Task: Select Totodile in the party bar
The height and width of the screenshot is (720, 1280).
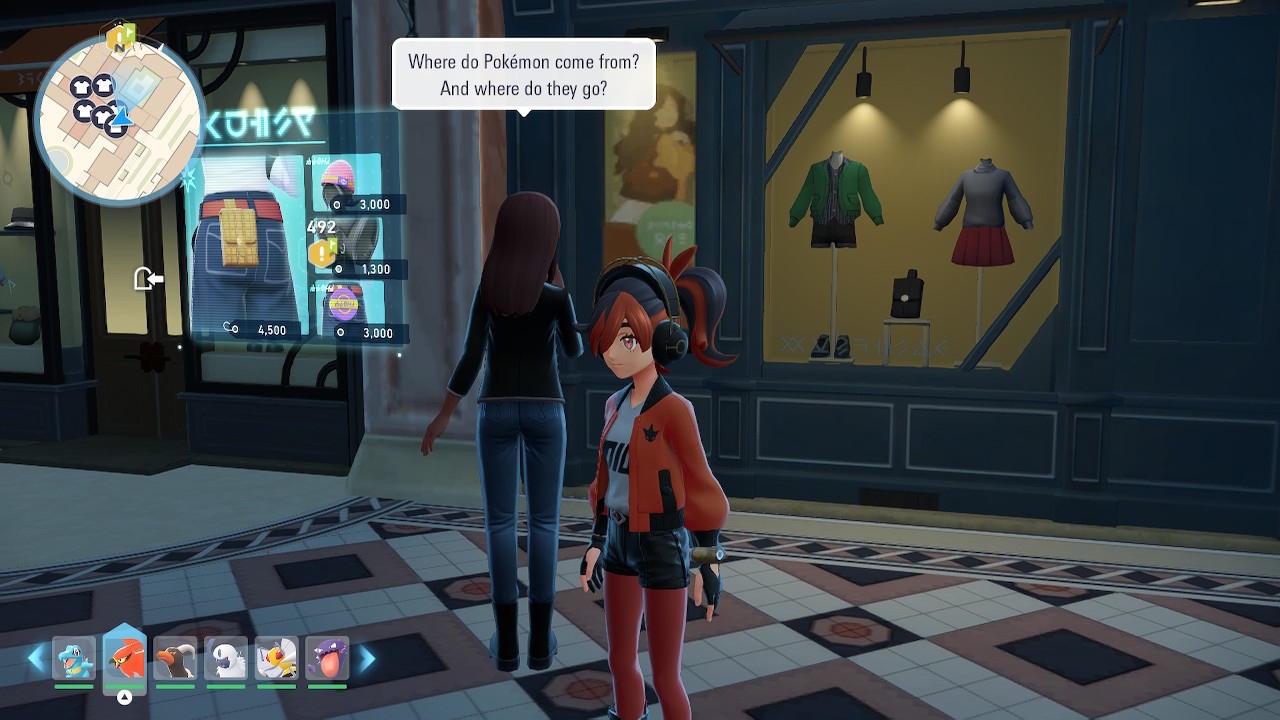Action: (x=74, y=659)
